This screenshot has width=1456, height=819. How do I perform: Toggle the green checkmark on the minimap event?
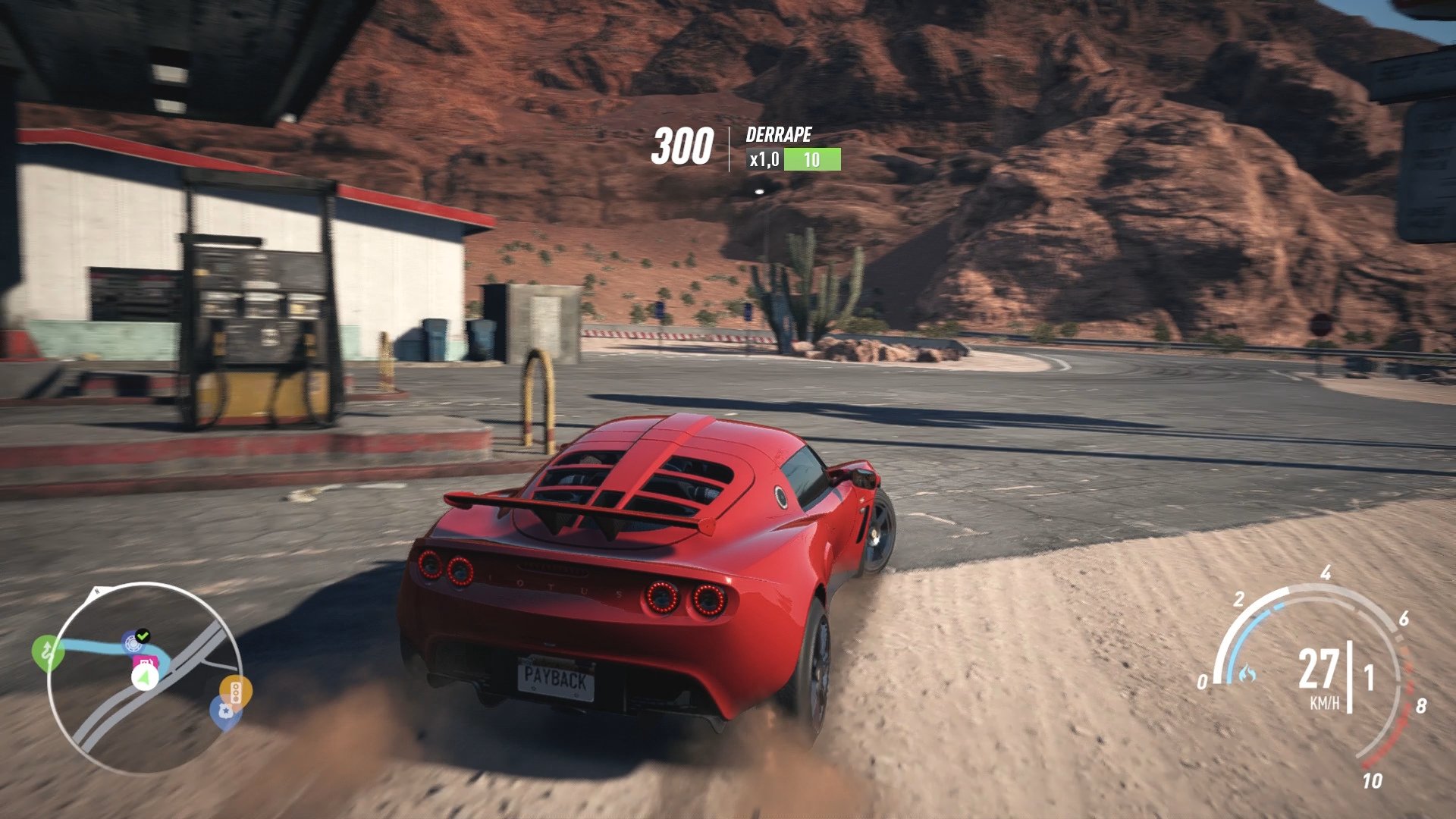[143, 635]
